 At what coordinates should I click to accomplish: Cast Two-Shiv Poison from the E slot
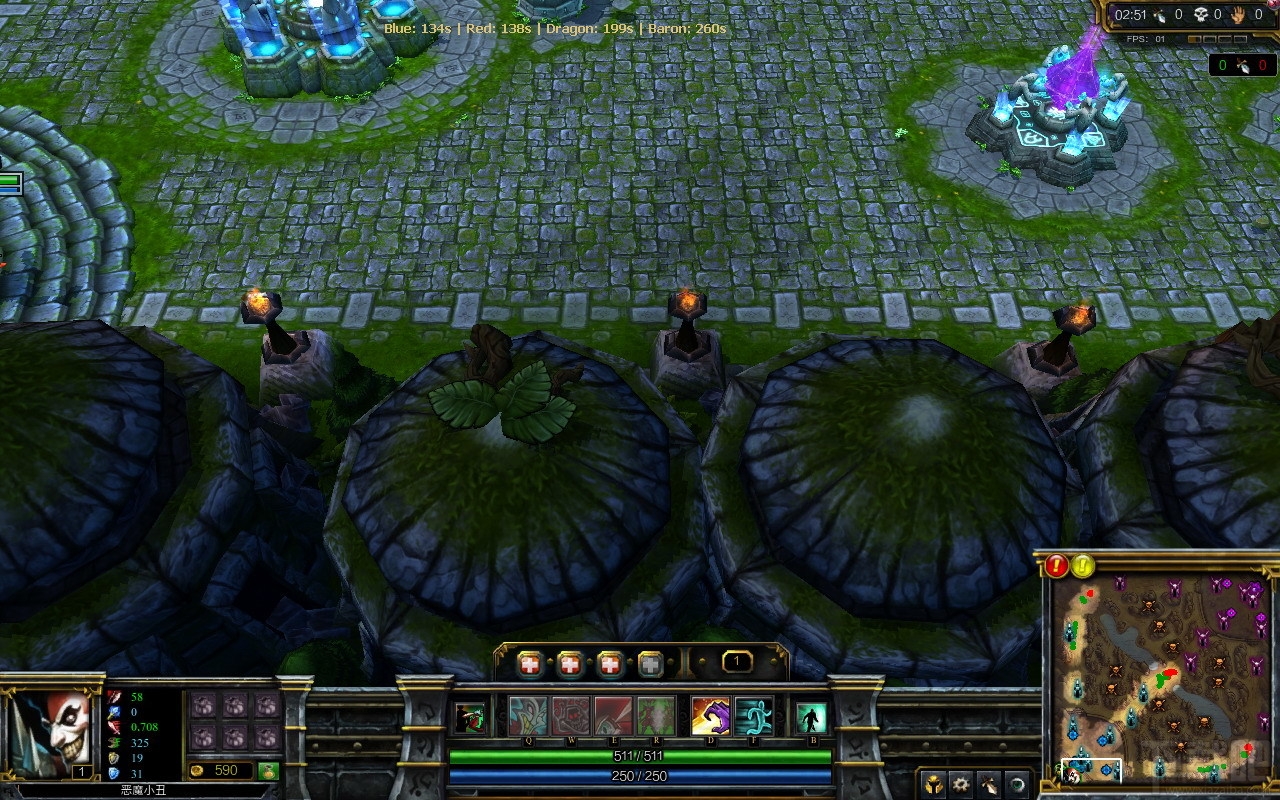pyautogui.click(x=613, y=717)
